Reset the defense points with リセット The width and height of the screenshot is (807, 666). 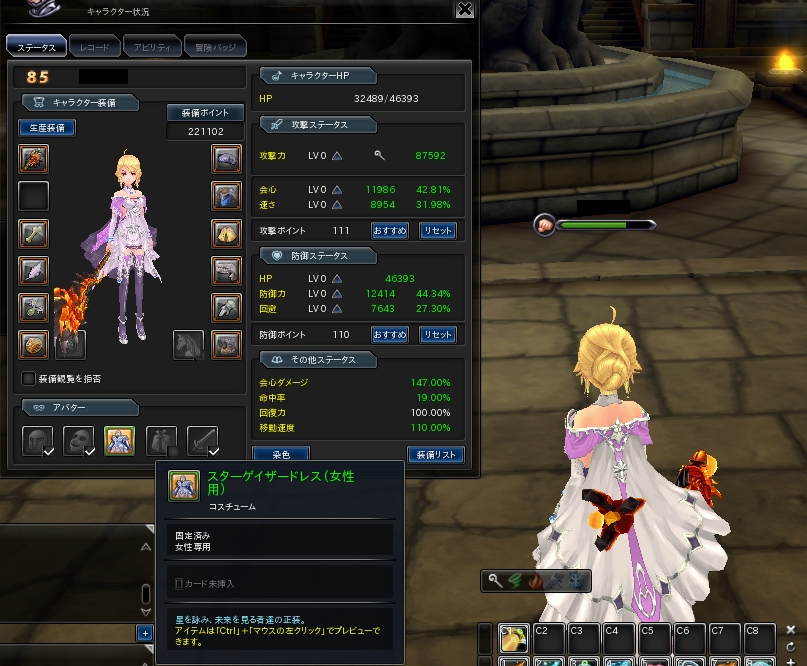pyautogui.click(x=437, y=335)
